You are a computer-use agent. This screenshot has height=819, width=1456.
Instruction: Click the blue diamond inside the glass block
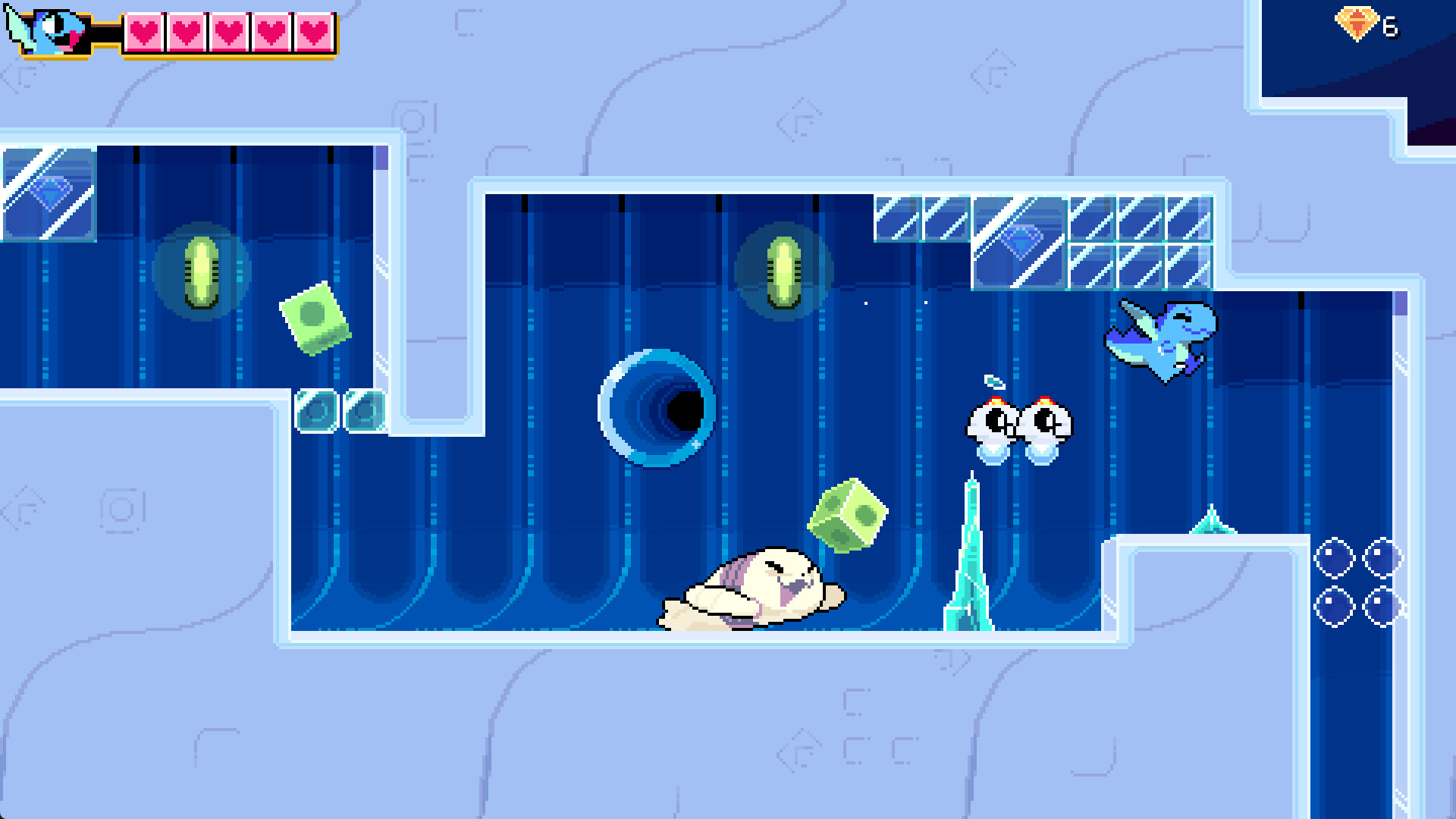tap(1020, 240)
